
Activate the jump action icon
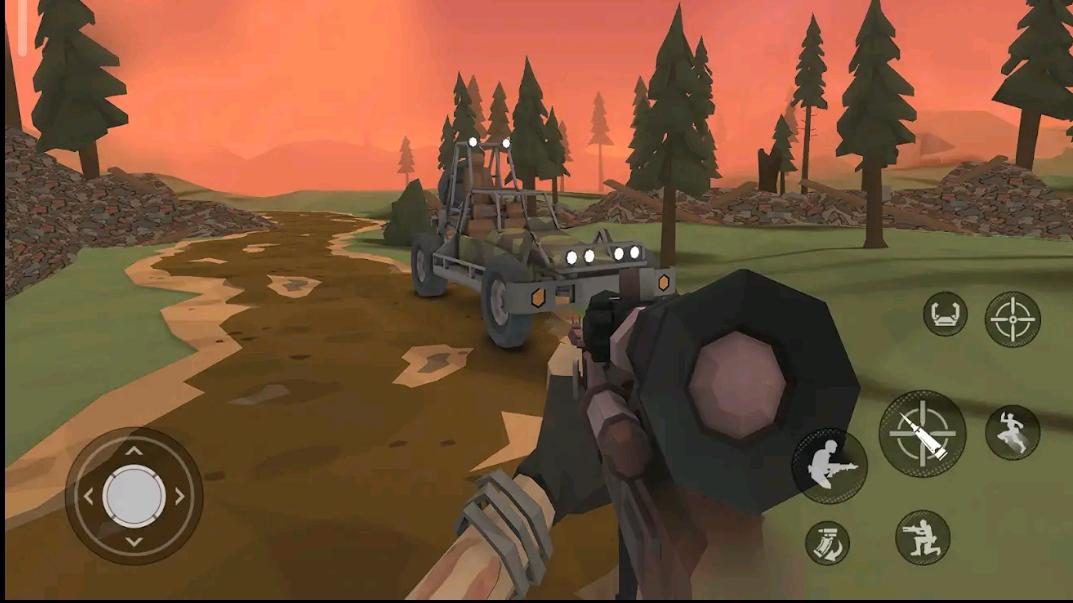[x=1012, y=432]
